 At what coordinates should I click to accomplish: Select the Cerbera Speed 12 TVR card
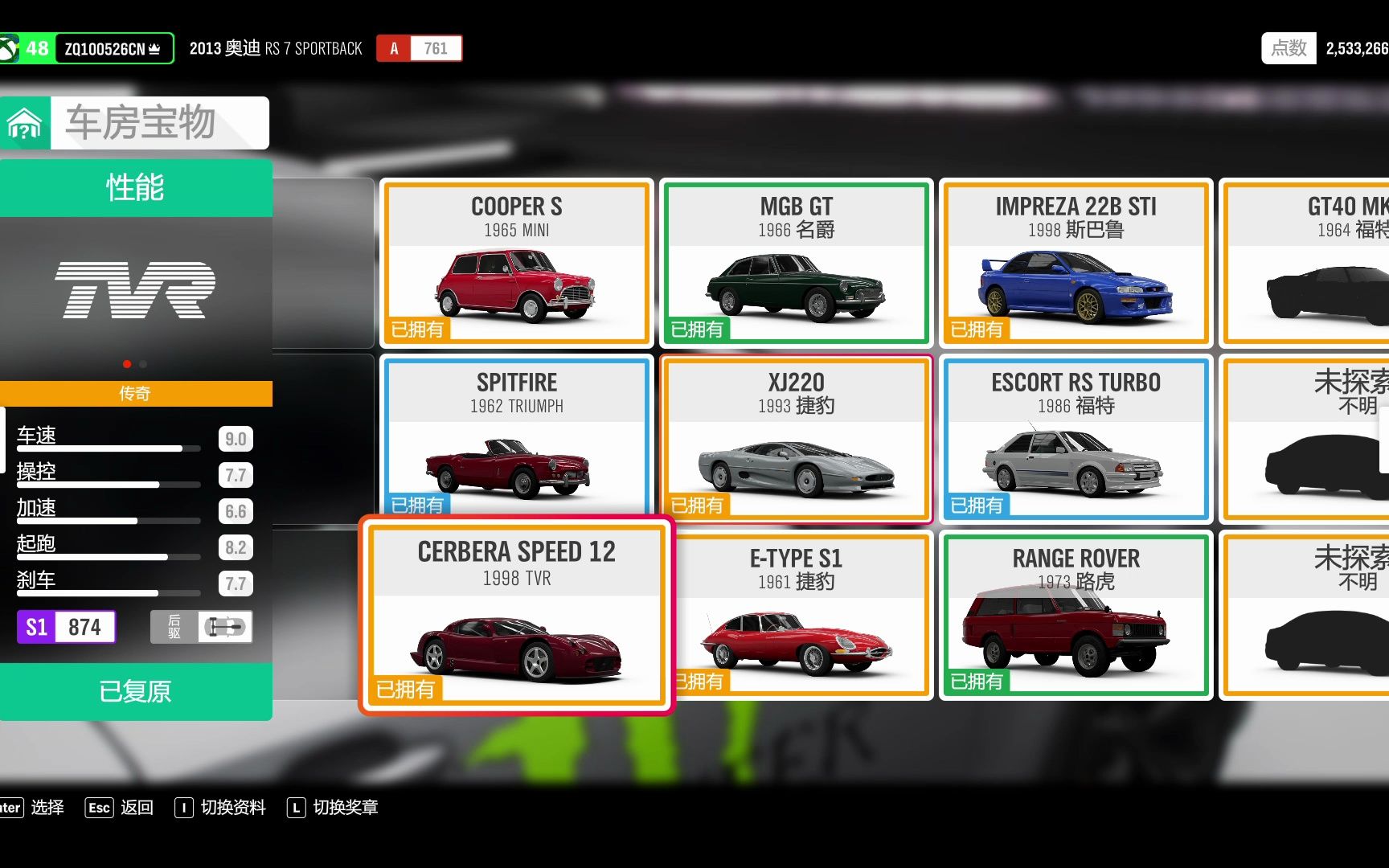pos(516,616)
